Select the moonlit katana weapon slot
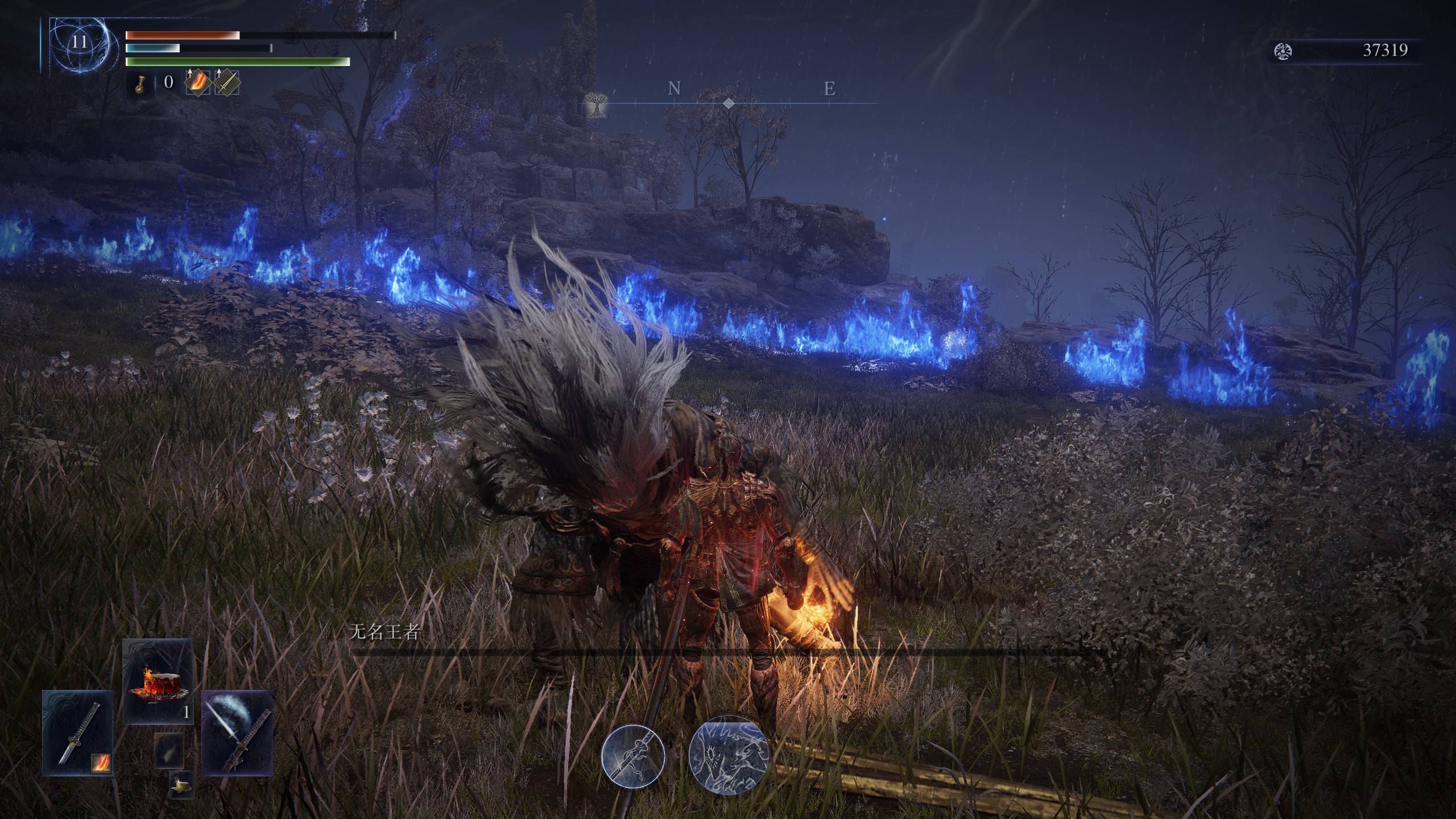The height and width of the screenshot is (819, 1456). (237, 733)
